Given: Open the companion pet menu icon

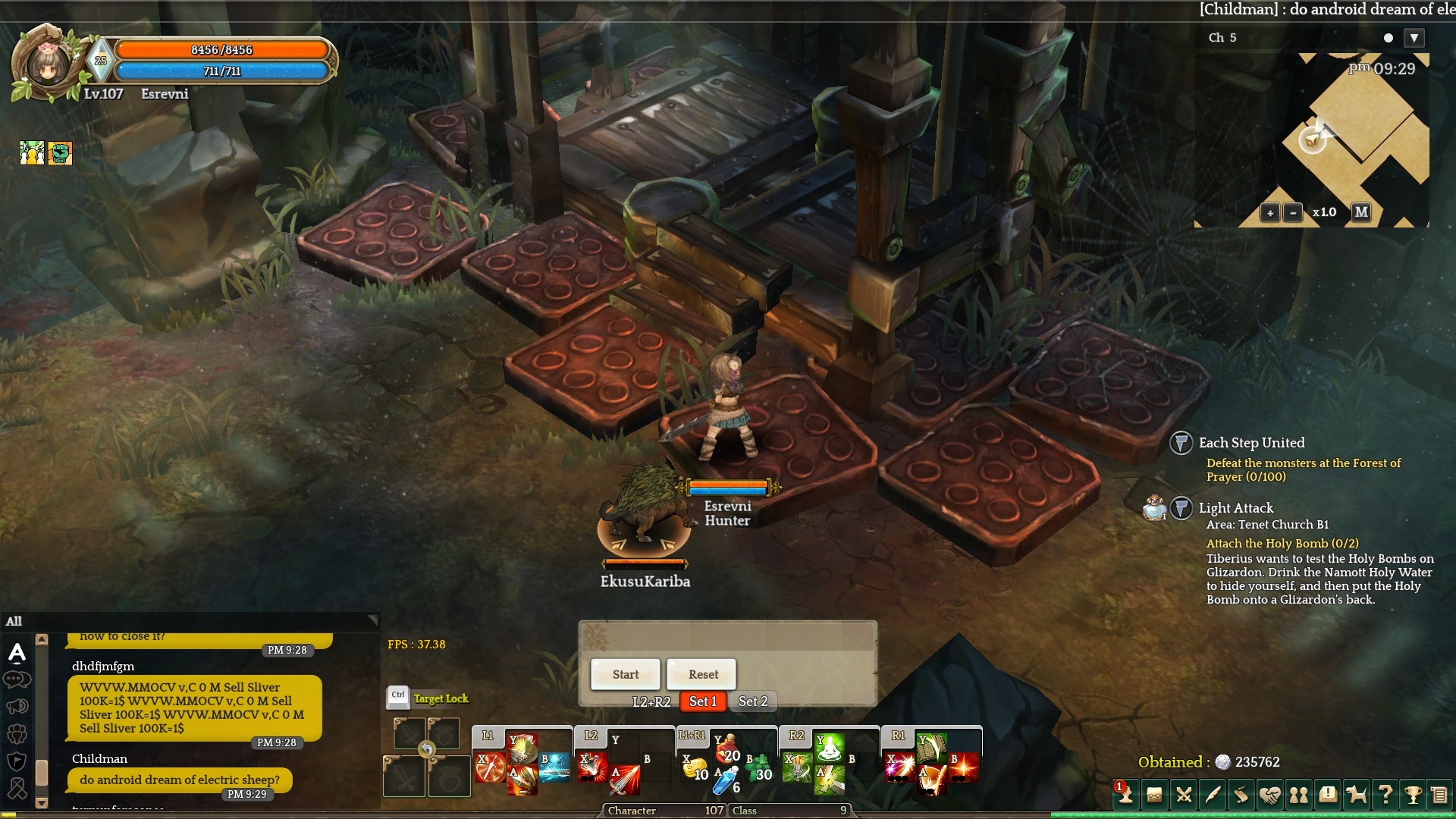Looking at the screenshot, I should (x=1356, y=795).
